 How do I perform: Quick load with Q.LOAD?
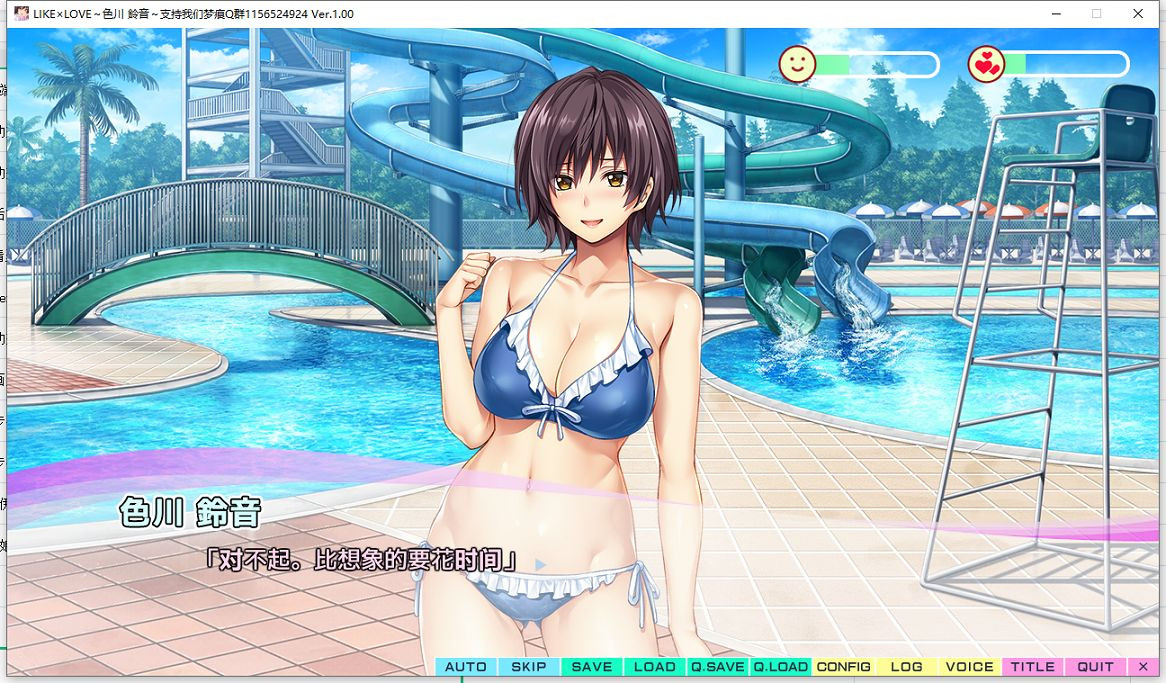coord(781,667)
